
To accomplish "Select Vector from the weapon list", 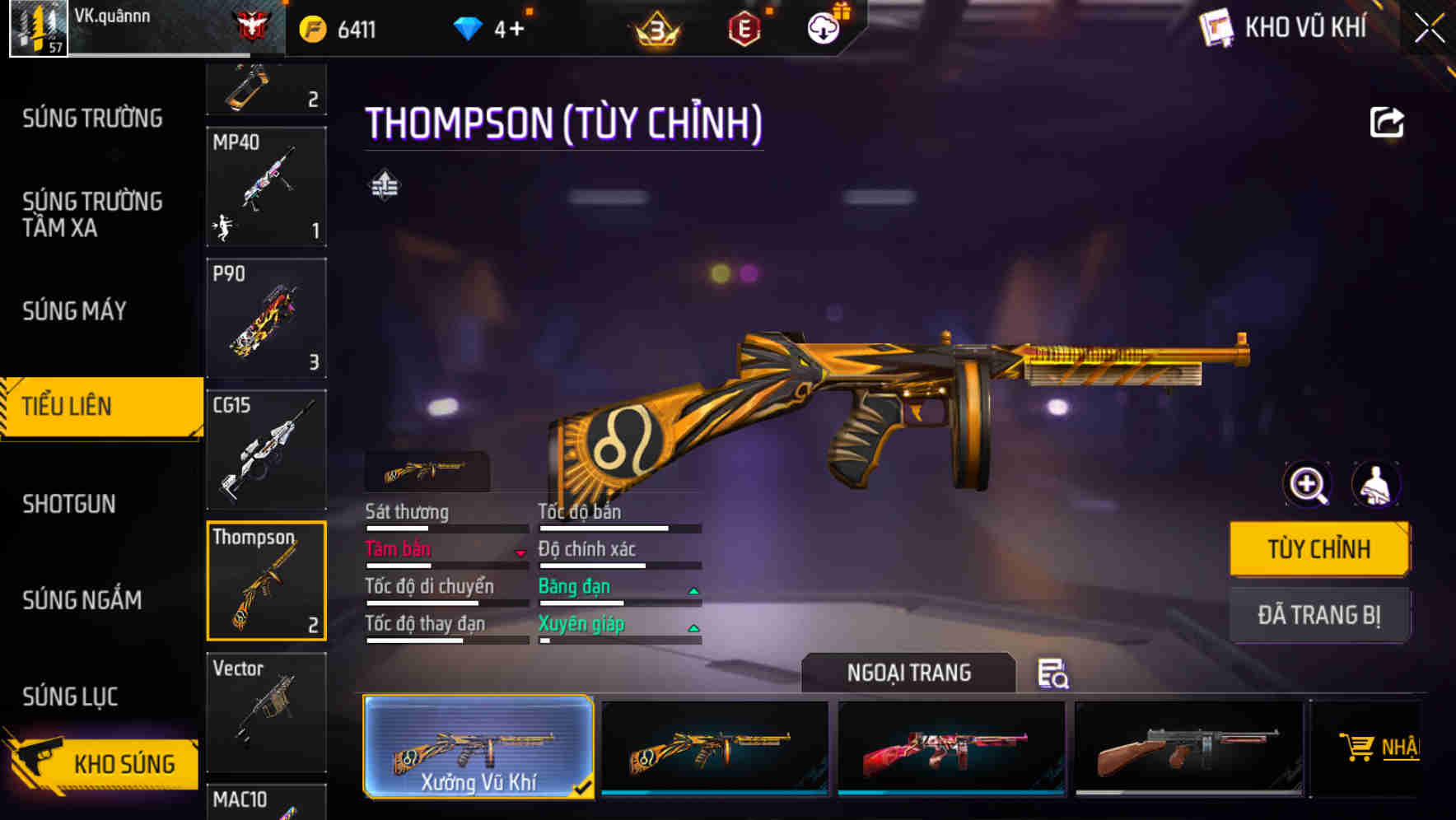I will click(266, 713).
